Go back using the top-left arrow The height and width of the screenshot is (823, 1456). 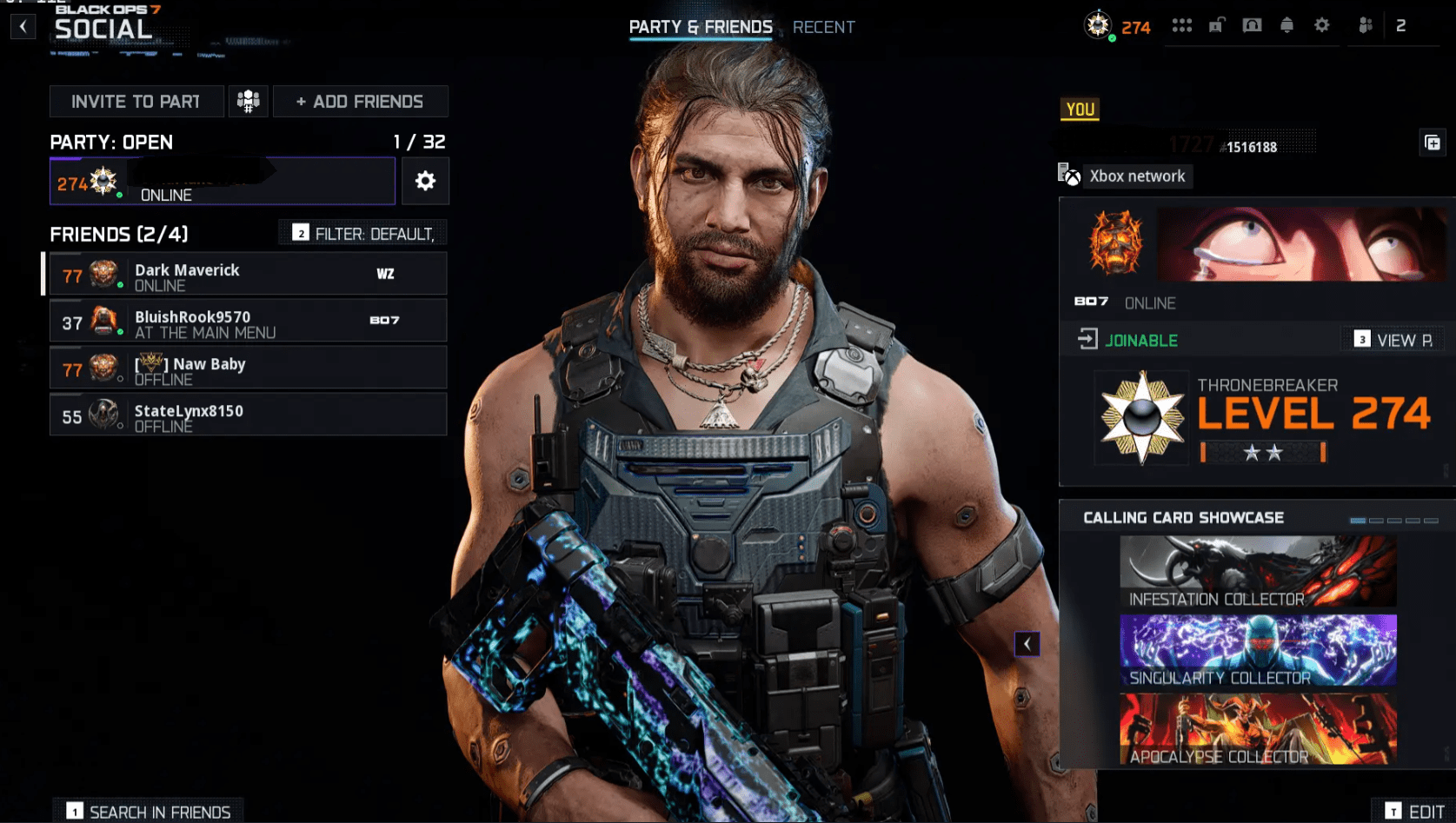point(23,26)
